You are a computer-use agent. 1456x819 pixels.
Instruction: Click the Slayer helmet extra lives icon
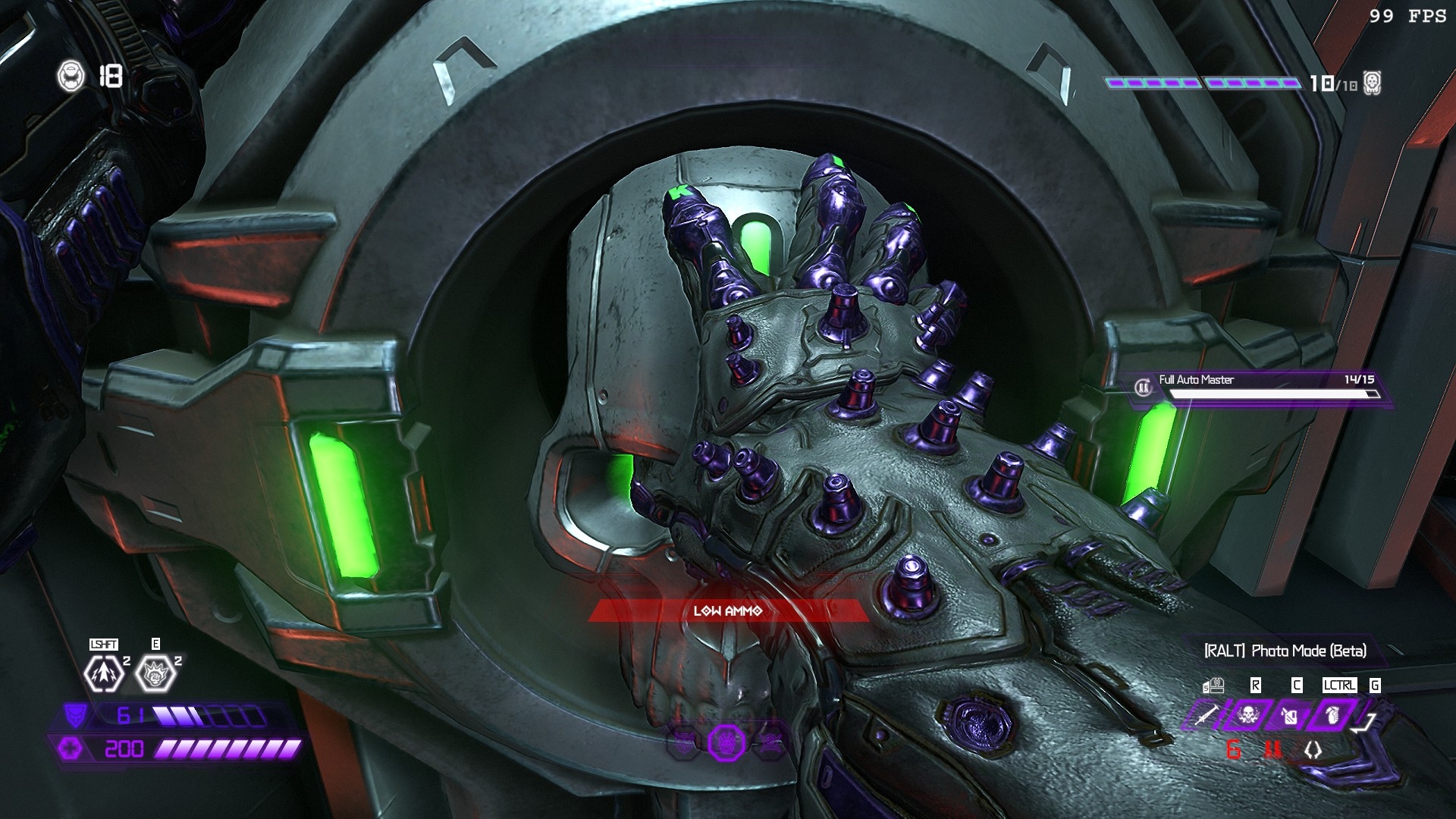coord(70,76)
